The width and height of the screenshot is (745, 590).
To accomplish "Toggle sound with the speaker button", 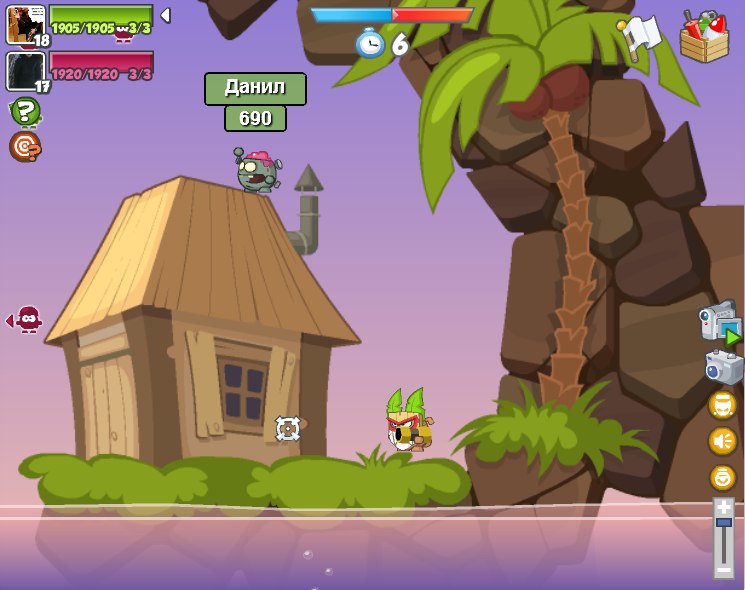I will tap(722, 440).
